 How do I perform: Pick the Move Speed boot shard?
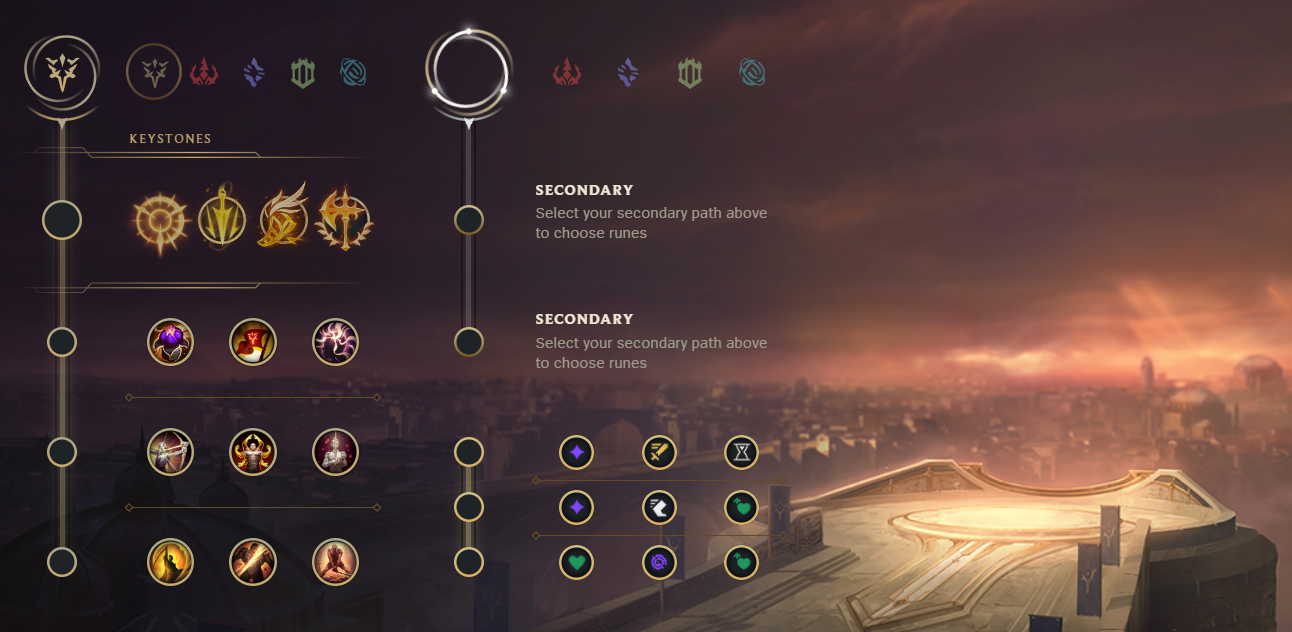click(659, 508)
